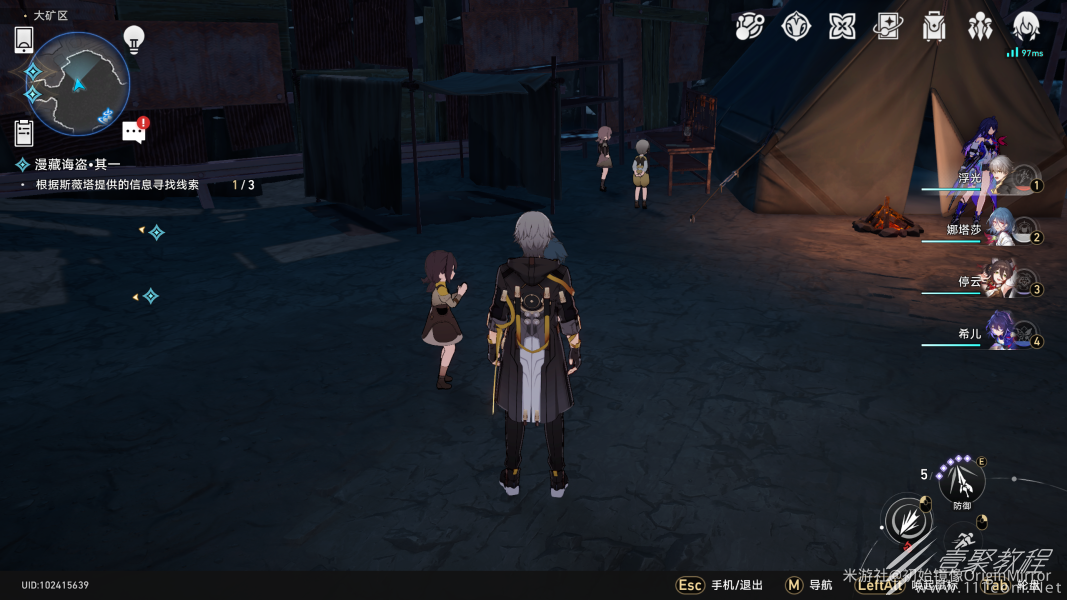The width and height of the screenshot is (1067, 600).
Task: Open the phone menu icon
Action: pyautogui.click(x=24, y=40)
